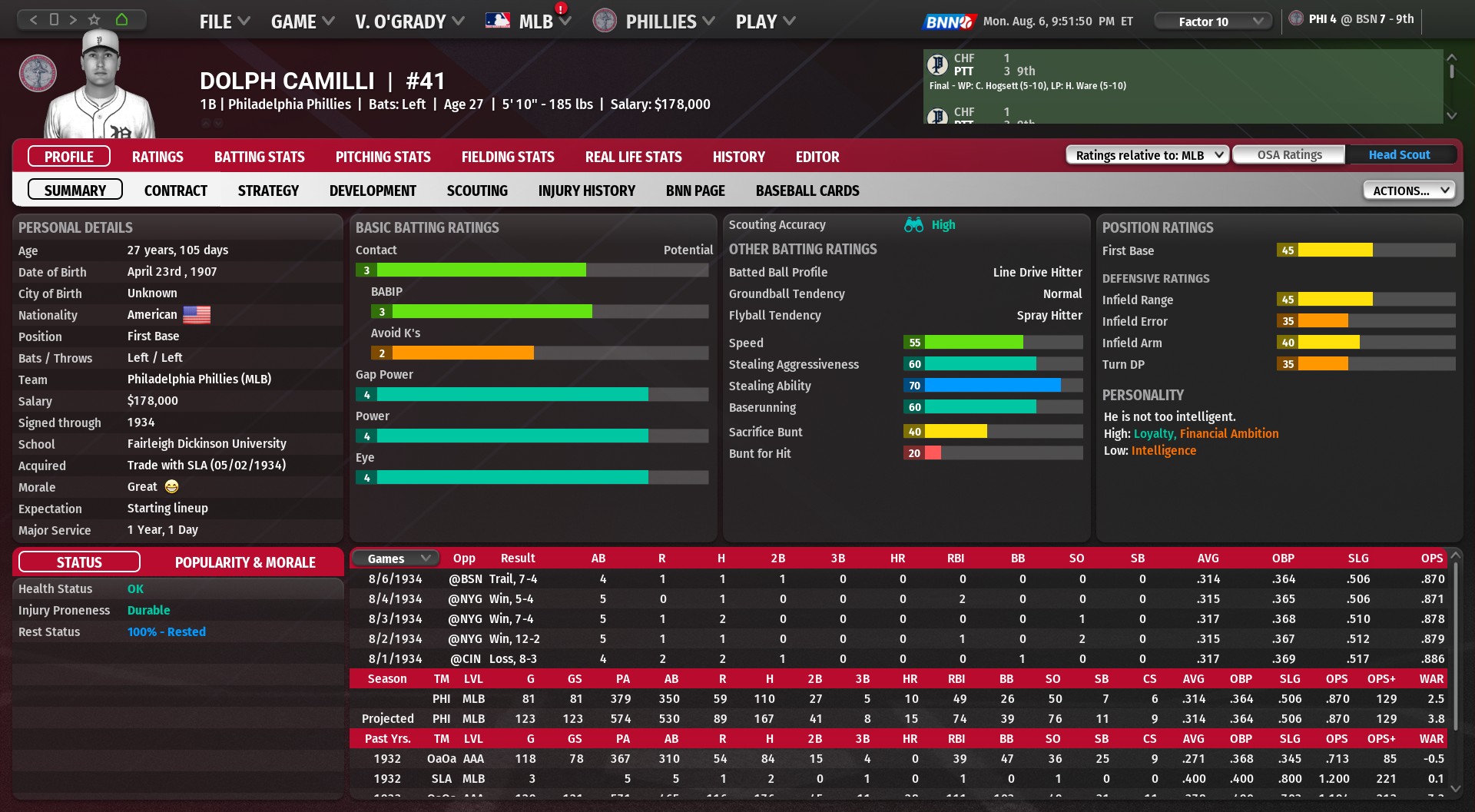The image size is (1475, 812).
Task: Select the CONTRACT sub-tab
Action: pos(175,191)
